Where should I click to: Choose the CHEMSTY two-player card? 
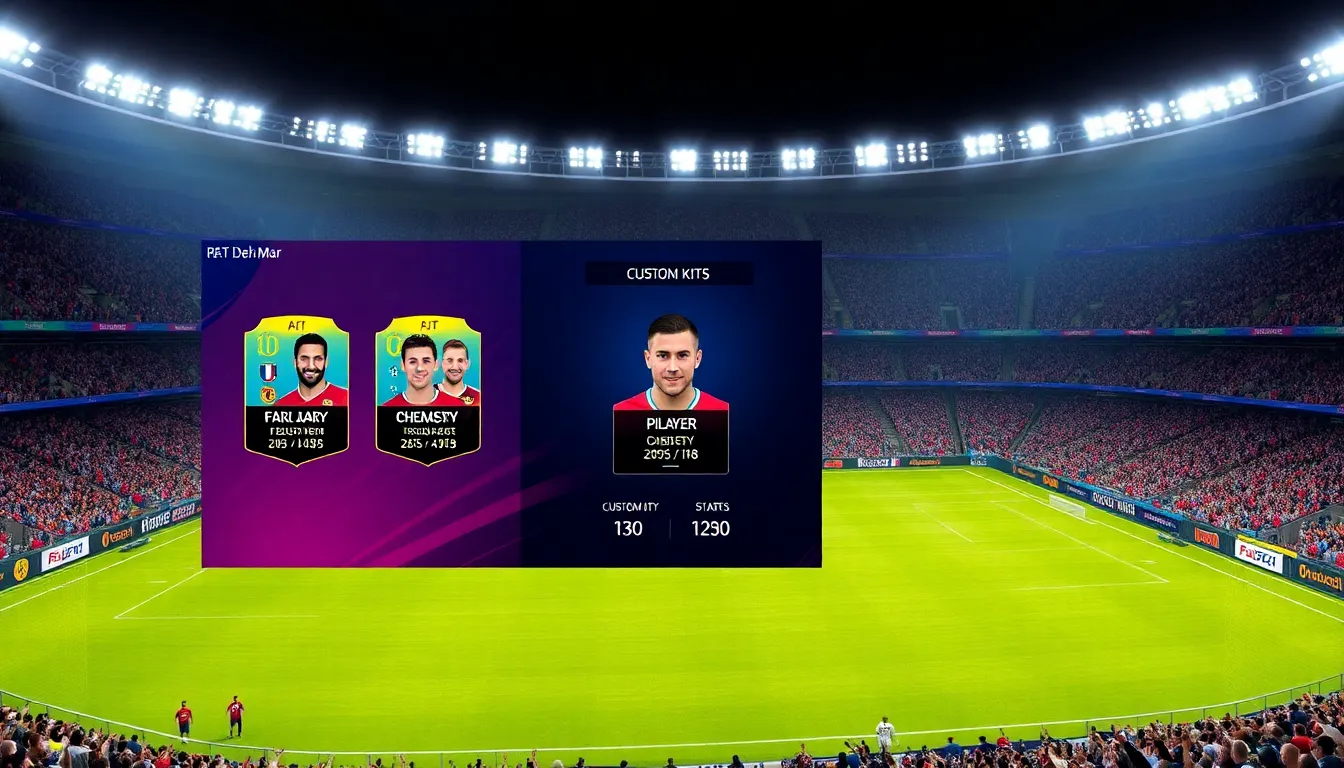click(x=428, y=390)
